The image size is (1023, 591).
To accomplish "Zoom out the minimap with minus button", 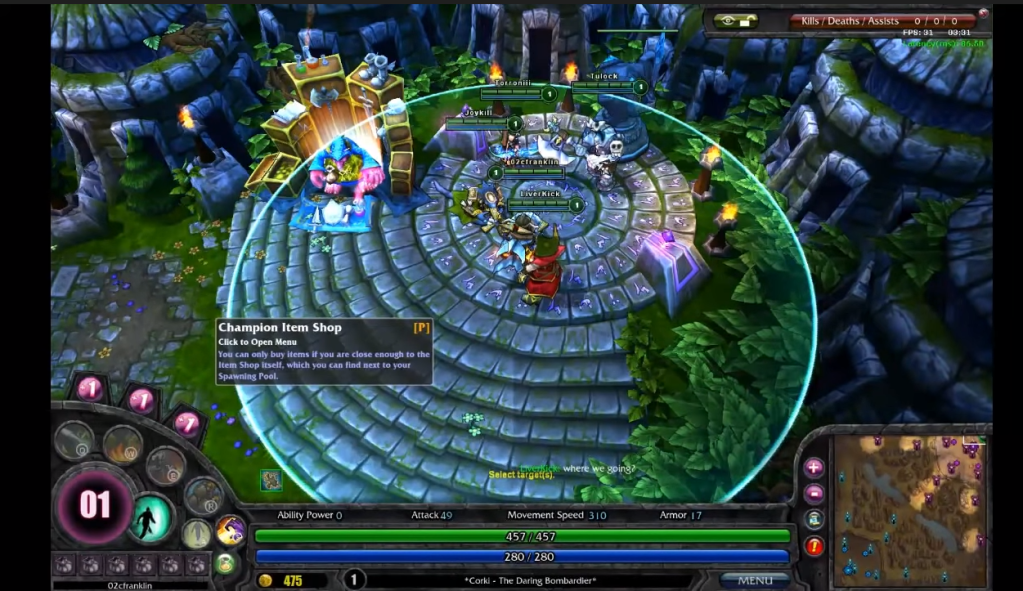I will pyautogui.click(x=814, y=493).
